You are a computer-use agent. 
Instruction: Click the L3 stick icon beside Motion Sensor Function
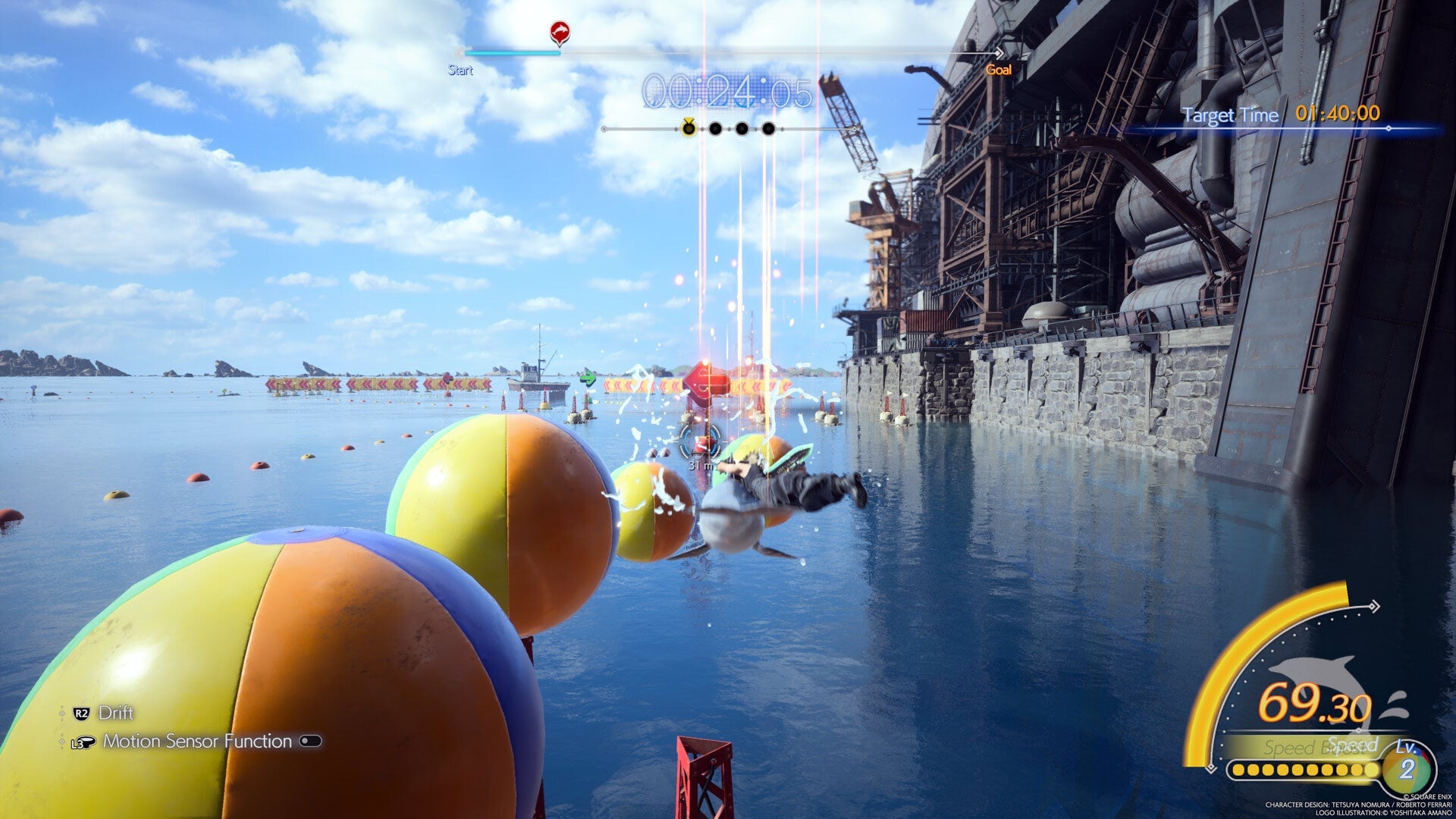click(x=83, y=742)
